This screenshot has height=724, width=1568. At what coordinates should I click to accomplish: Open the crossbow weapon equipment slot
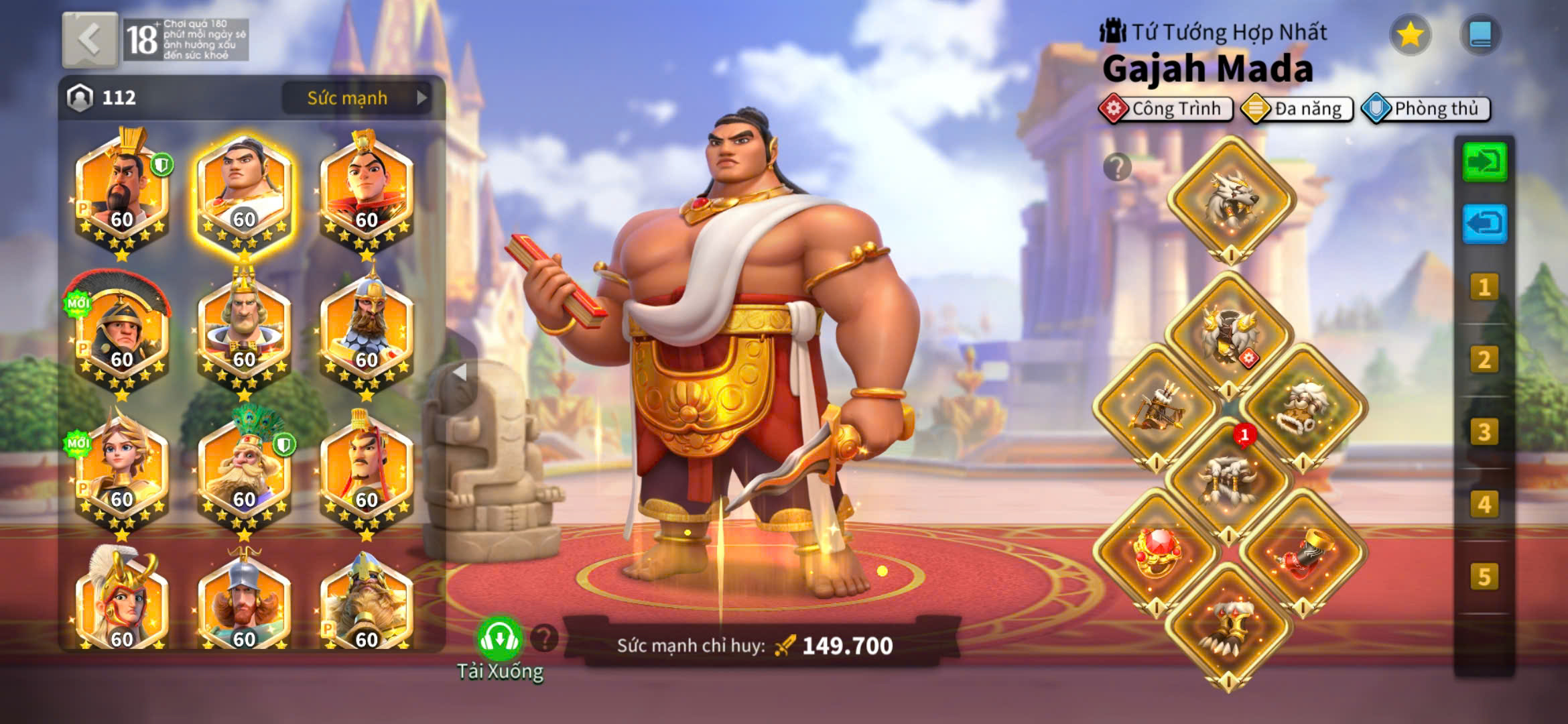[1157, 407]
